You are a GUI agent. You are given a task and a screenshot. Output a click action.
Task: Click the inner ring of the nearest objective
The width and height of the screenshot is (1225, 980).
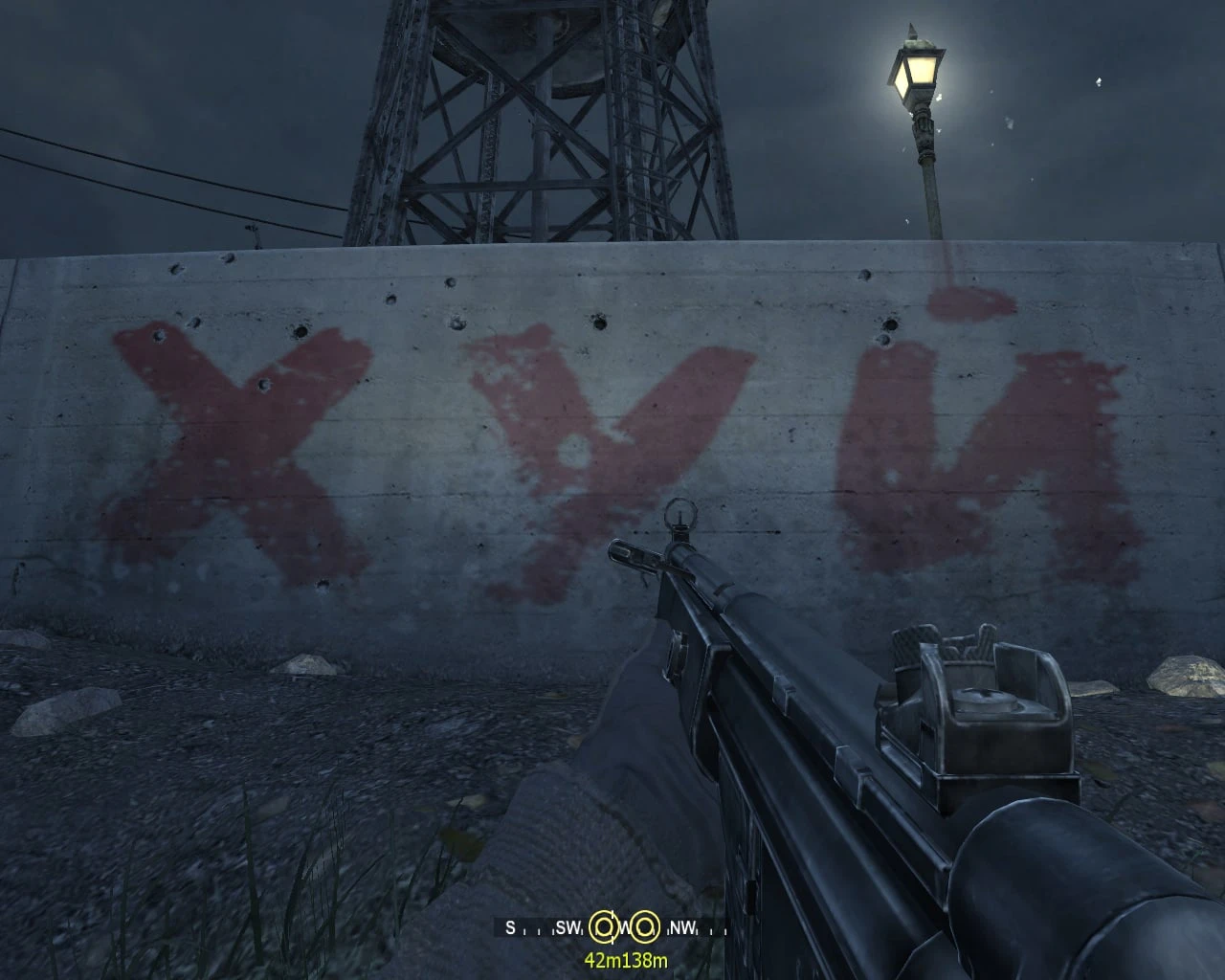point(603,926)
